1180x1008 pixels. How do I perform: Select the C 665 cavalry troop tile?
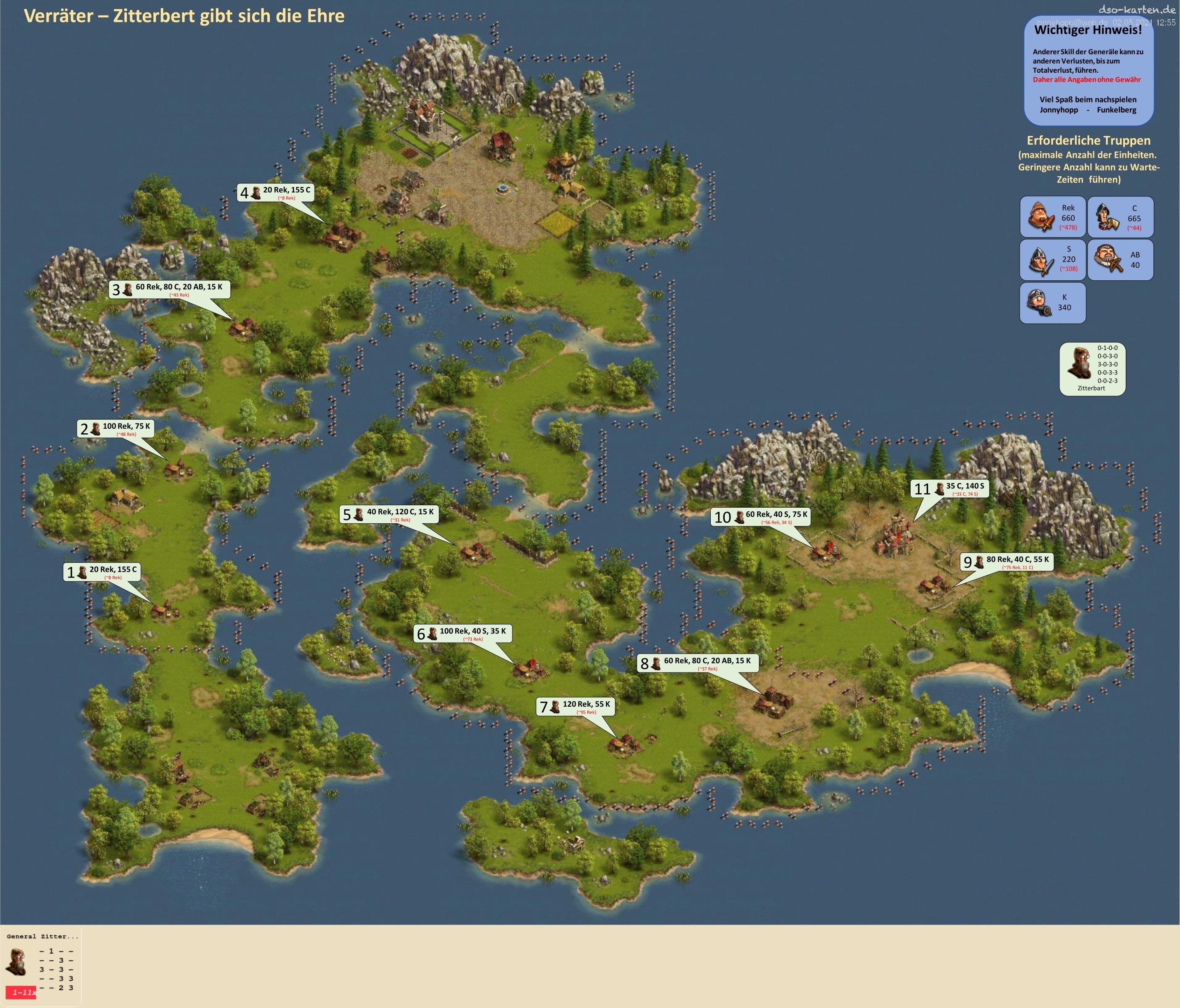tap(1120, 217)
